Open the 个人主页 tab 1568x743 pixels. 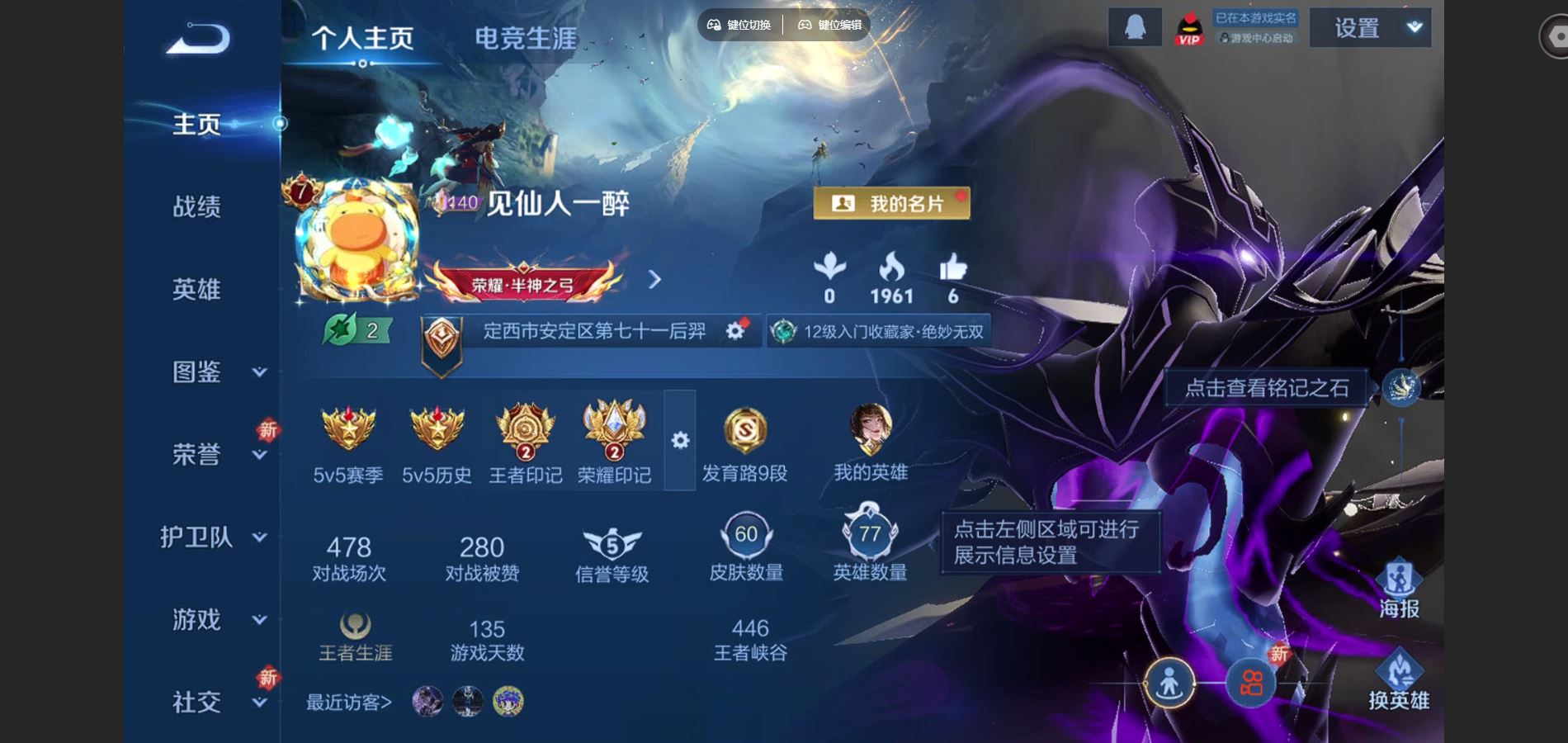pos(365,37)
